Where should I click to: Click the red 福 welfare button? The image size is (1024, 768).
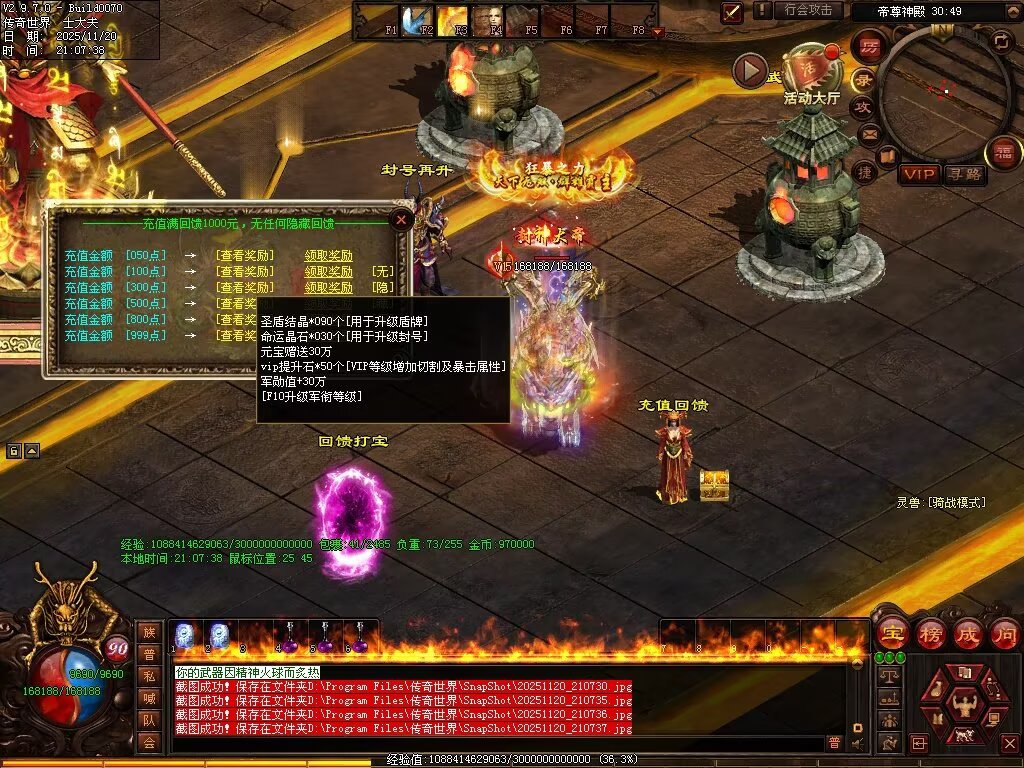1004,152
